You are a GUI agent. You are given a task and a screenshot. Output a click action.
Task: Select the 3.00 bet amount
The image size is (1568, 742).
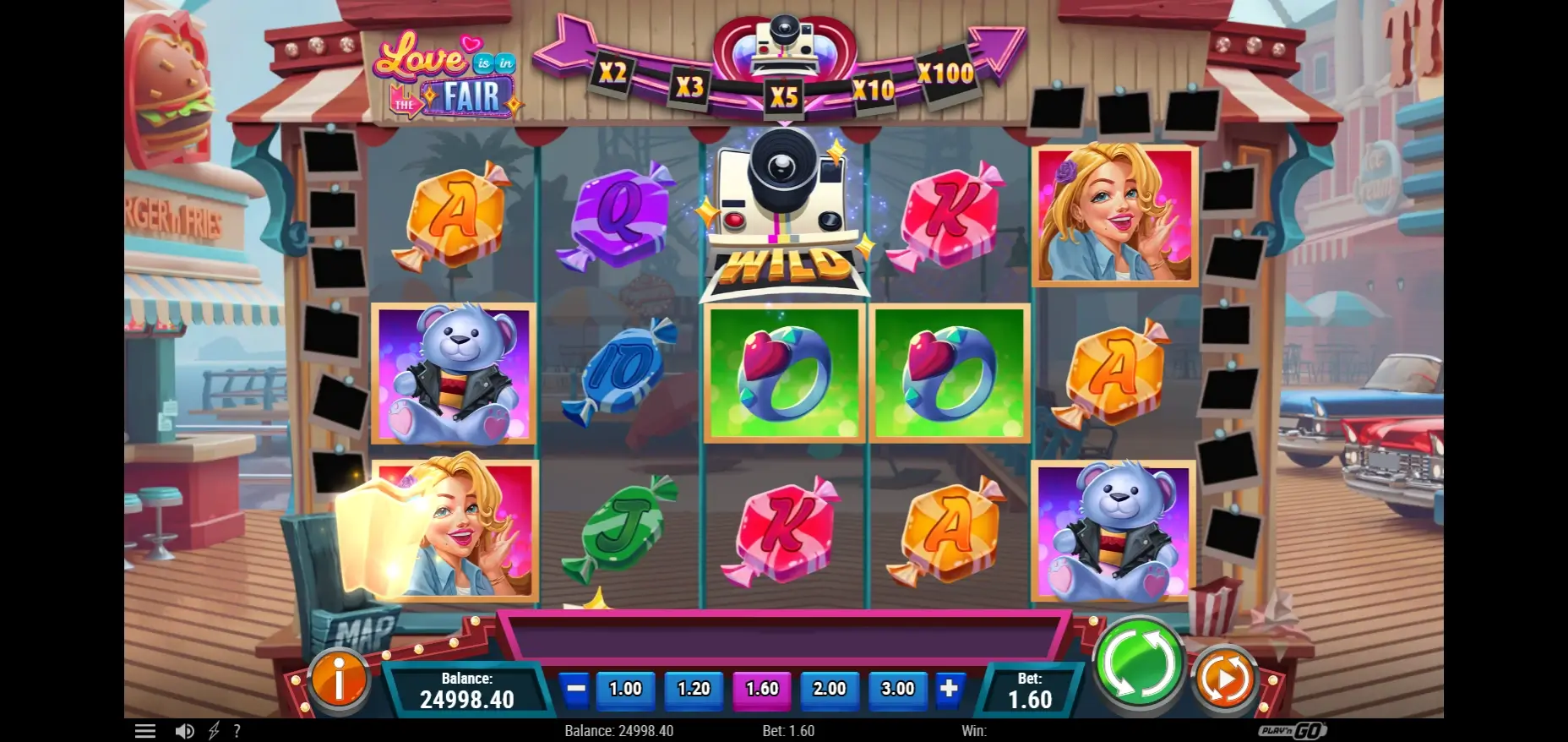tap(897, 689)
